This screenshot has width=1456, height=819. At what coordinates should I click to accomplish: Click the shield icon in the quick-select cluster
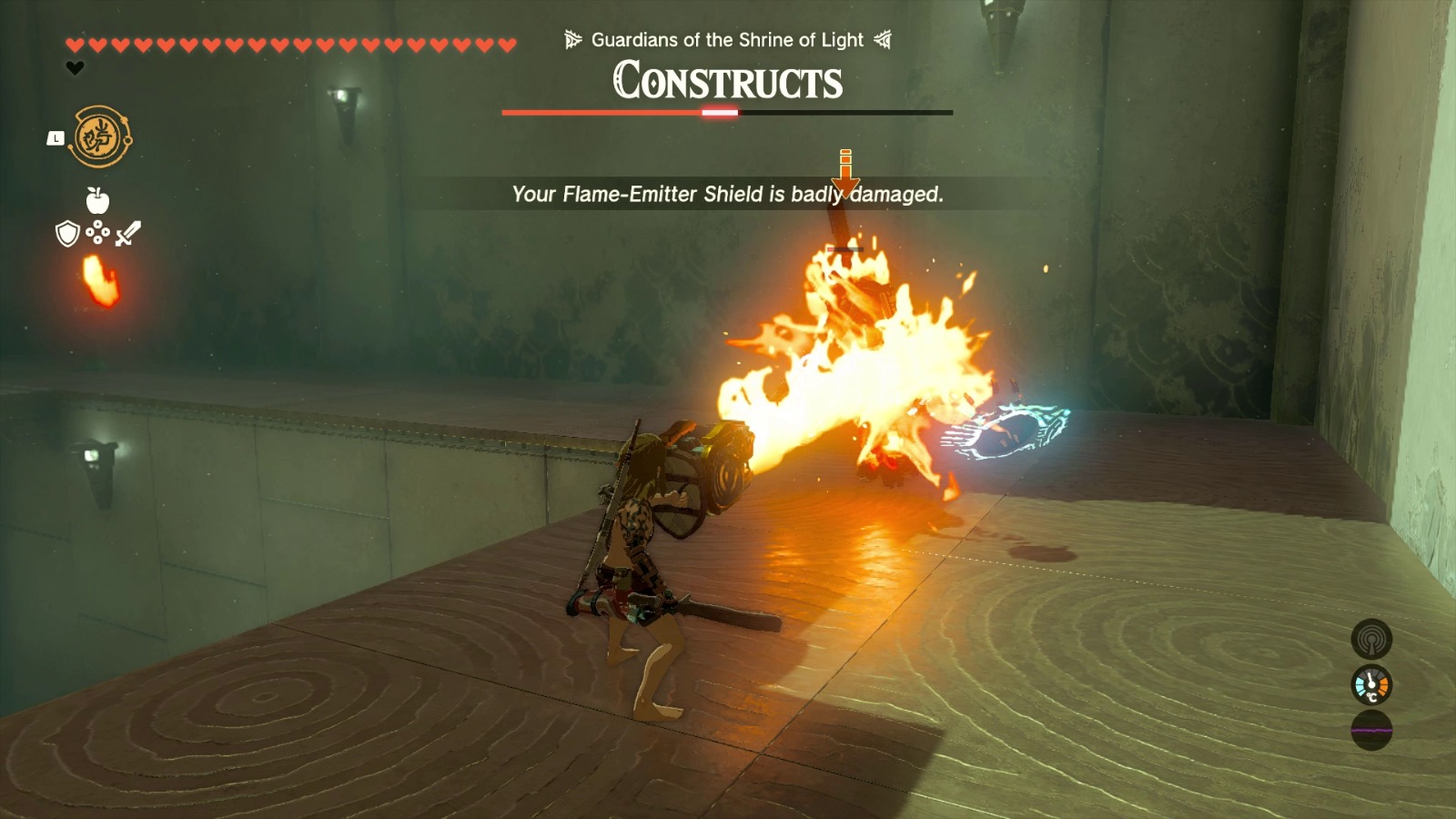click(67, 233)
